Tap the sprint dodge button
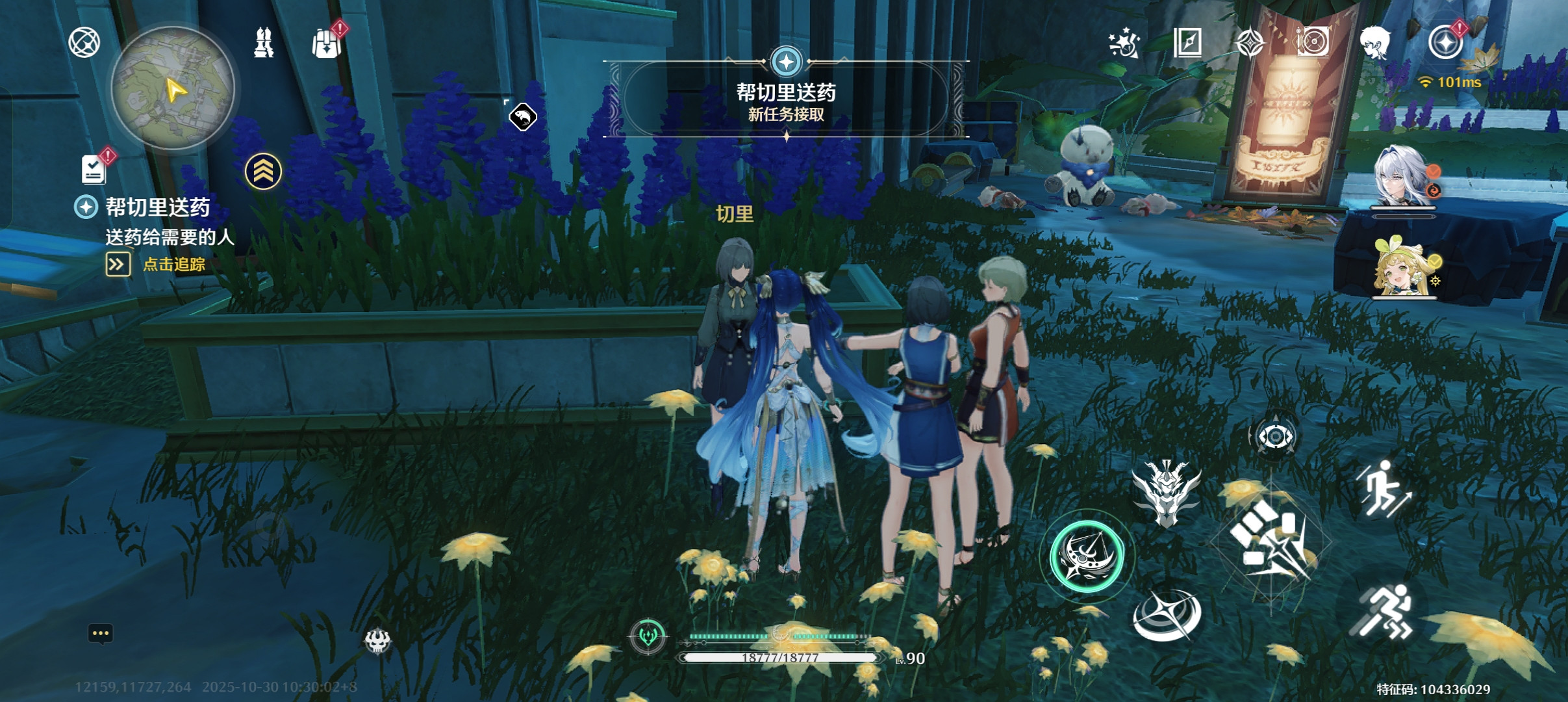This screenshot has height=702, width=1568. point(1384,612)
